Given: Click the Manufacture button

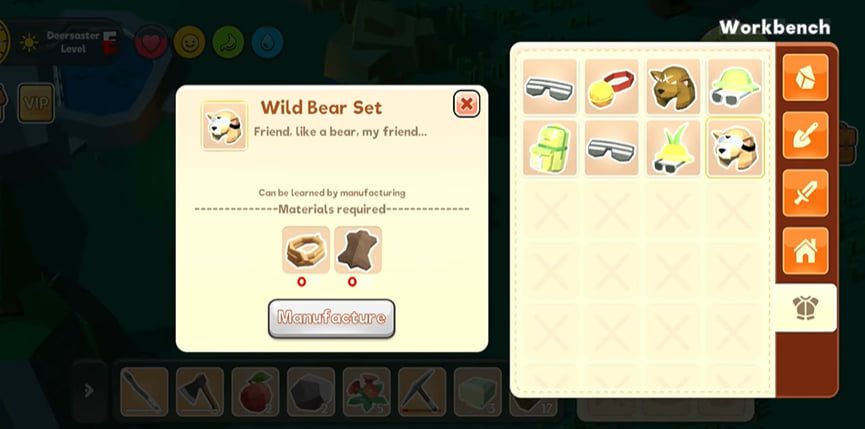Looking at the screenshot, I should (331, 318).
